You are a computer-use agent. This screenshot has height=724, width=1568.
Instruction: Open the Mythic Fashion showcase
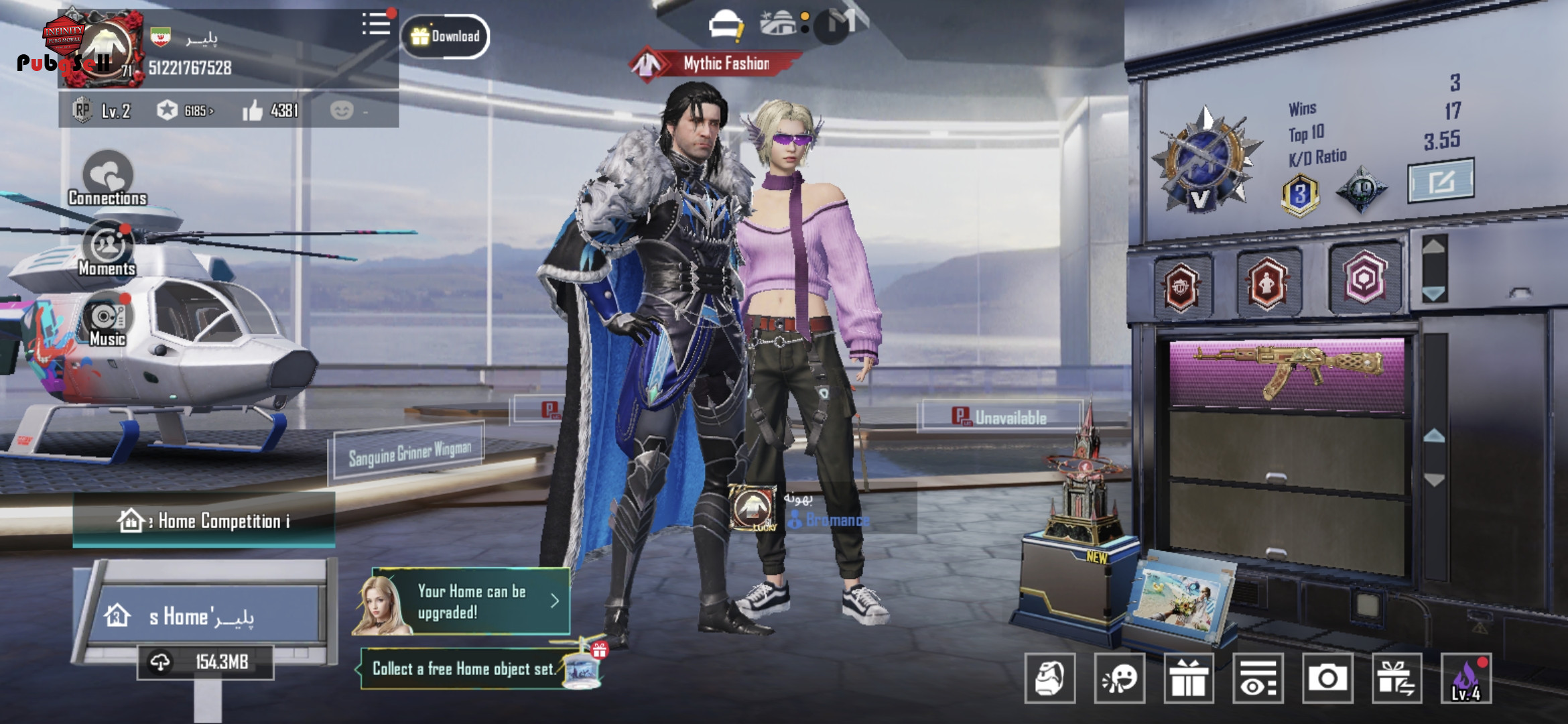point(717,64)
